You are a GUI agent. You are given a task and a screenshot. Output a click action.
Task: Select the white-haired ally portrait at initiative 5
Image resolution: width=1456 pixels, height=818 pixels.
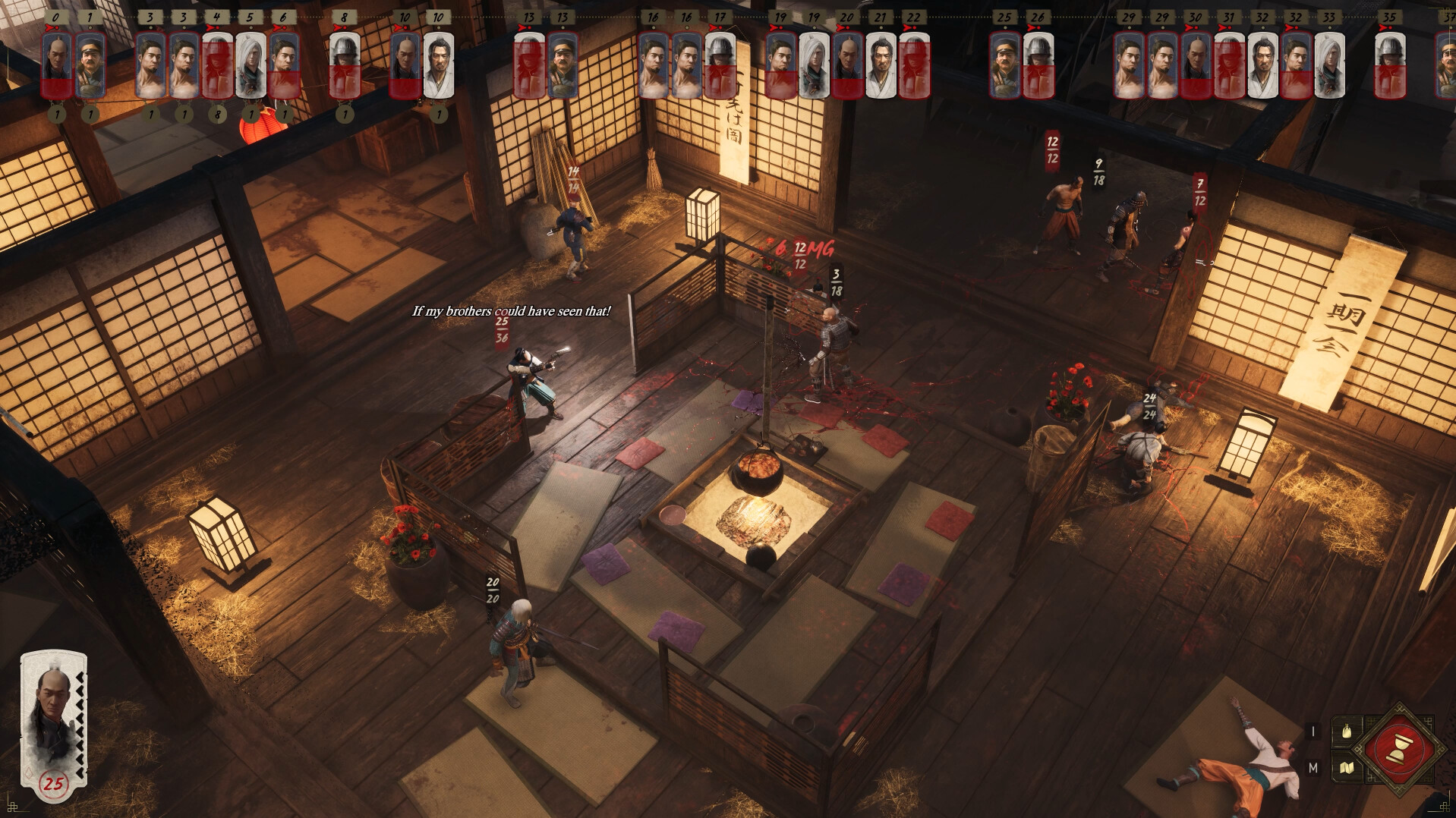[251, 64]
